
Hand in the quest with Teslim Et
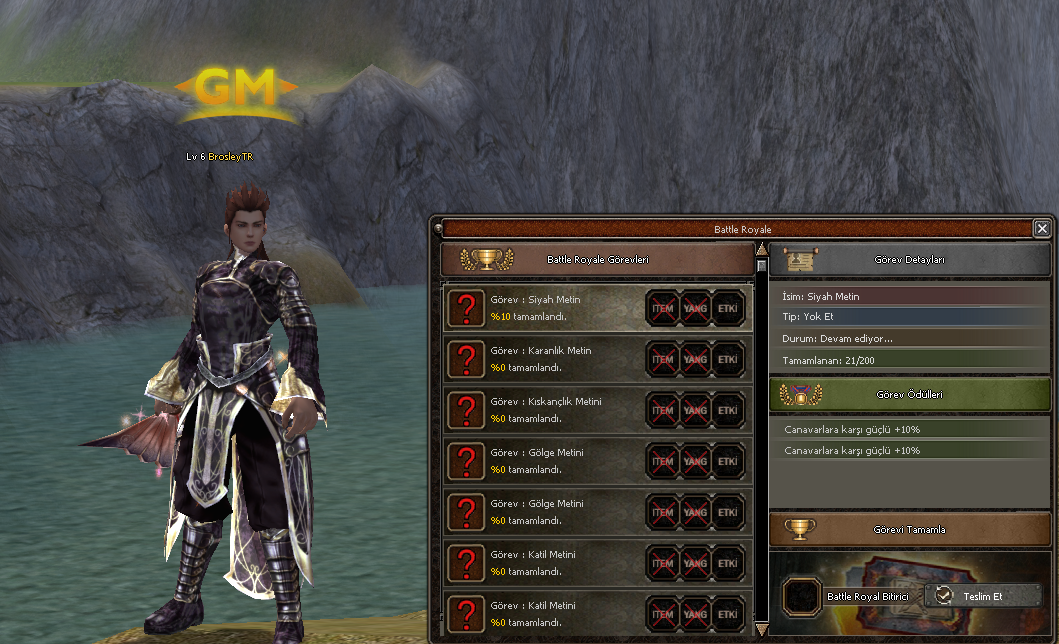click(982, 596)
